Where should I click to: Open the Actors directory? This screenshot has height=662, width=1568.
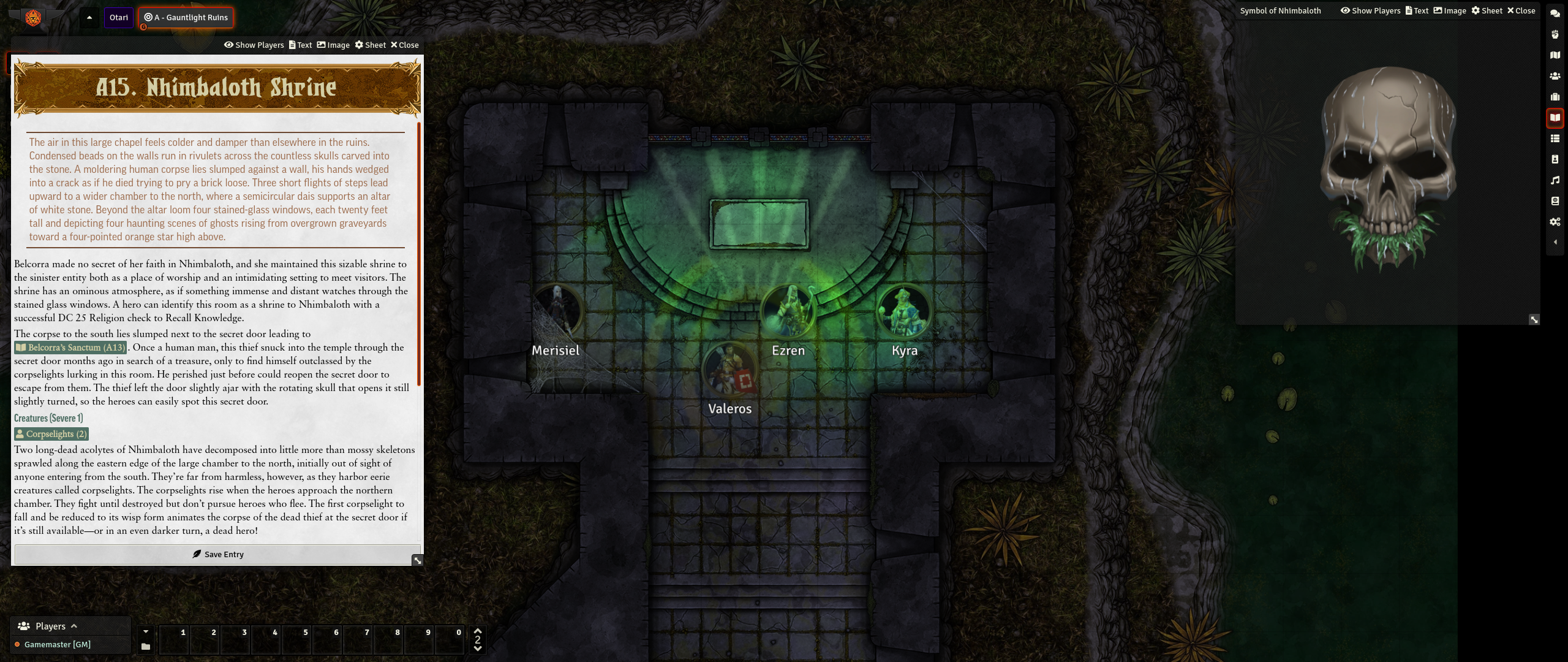1556,76
